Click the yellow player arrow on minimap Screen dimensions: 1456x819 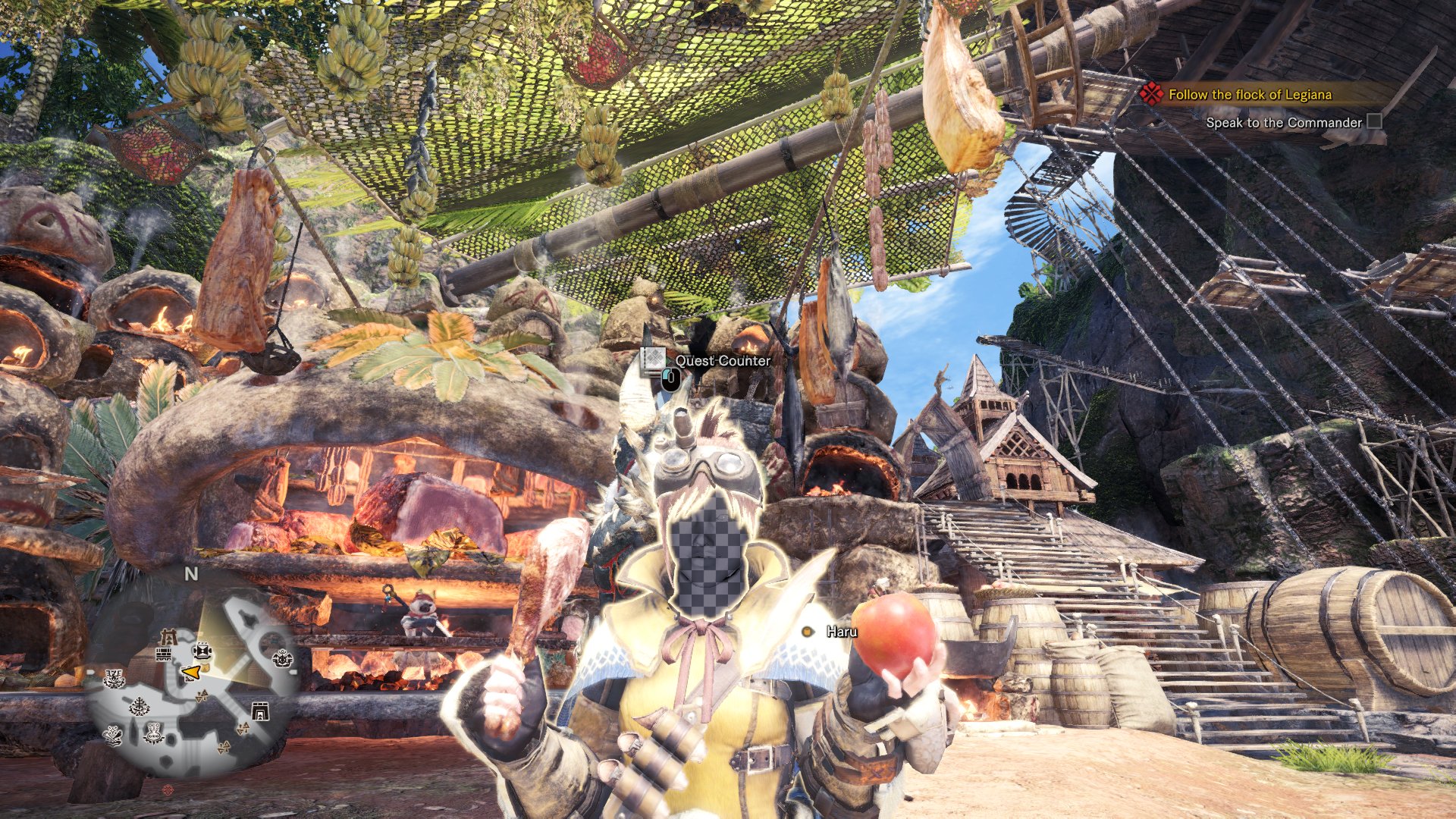(193, 672)
